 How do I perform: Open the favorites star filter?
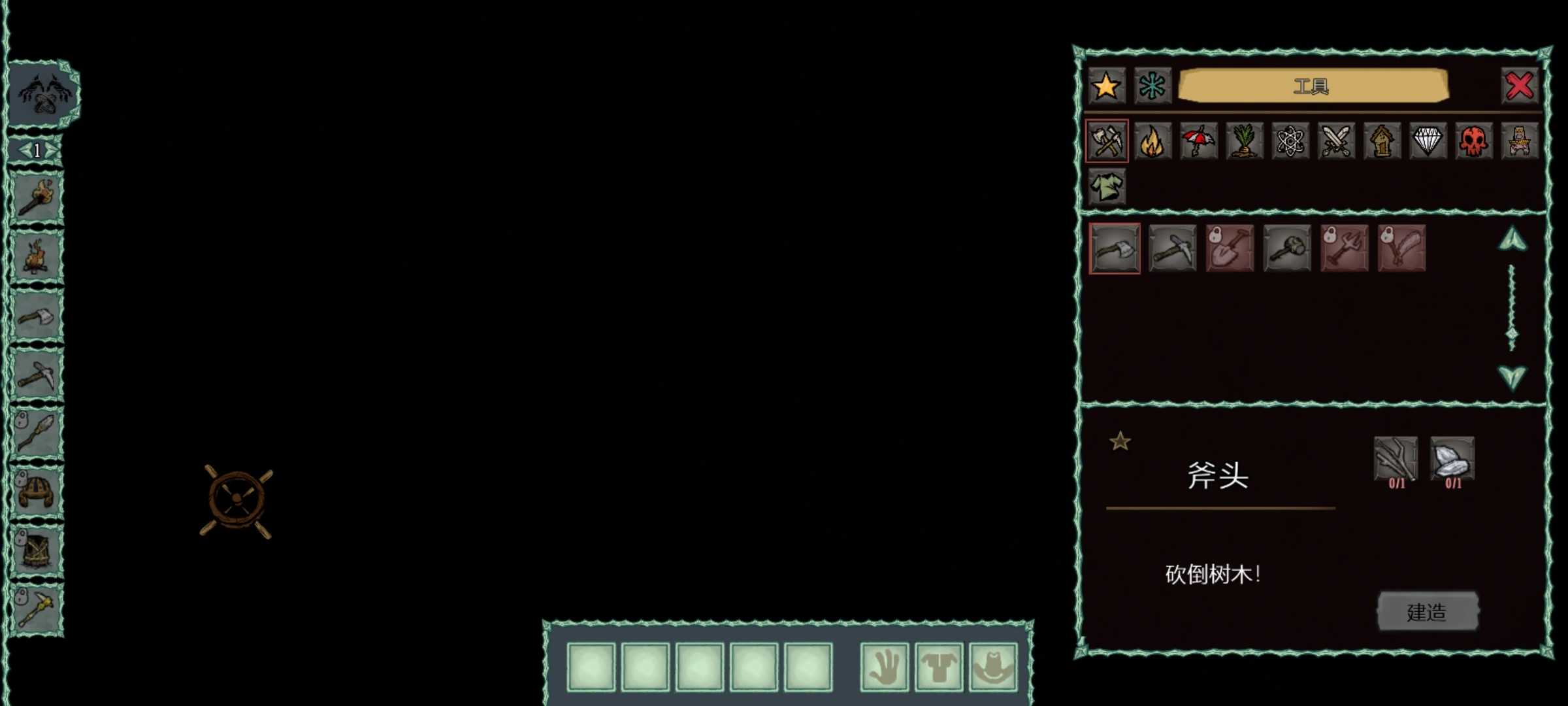(x=1106, y=86)
